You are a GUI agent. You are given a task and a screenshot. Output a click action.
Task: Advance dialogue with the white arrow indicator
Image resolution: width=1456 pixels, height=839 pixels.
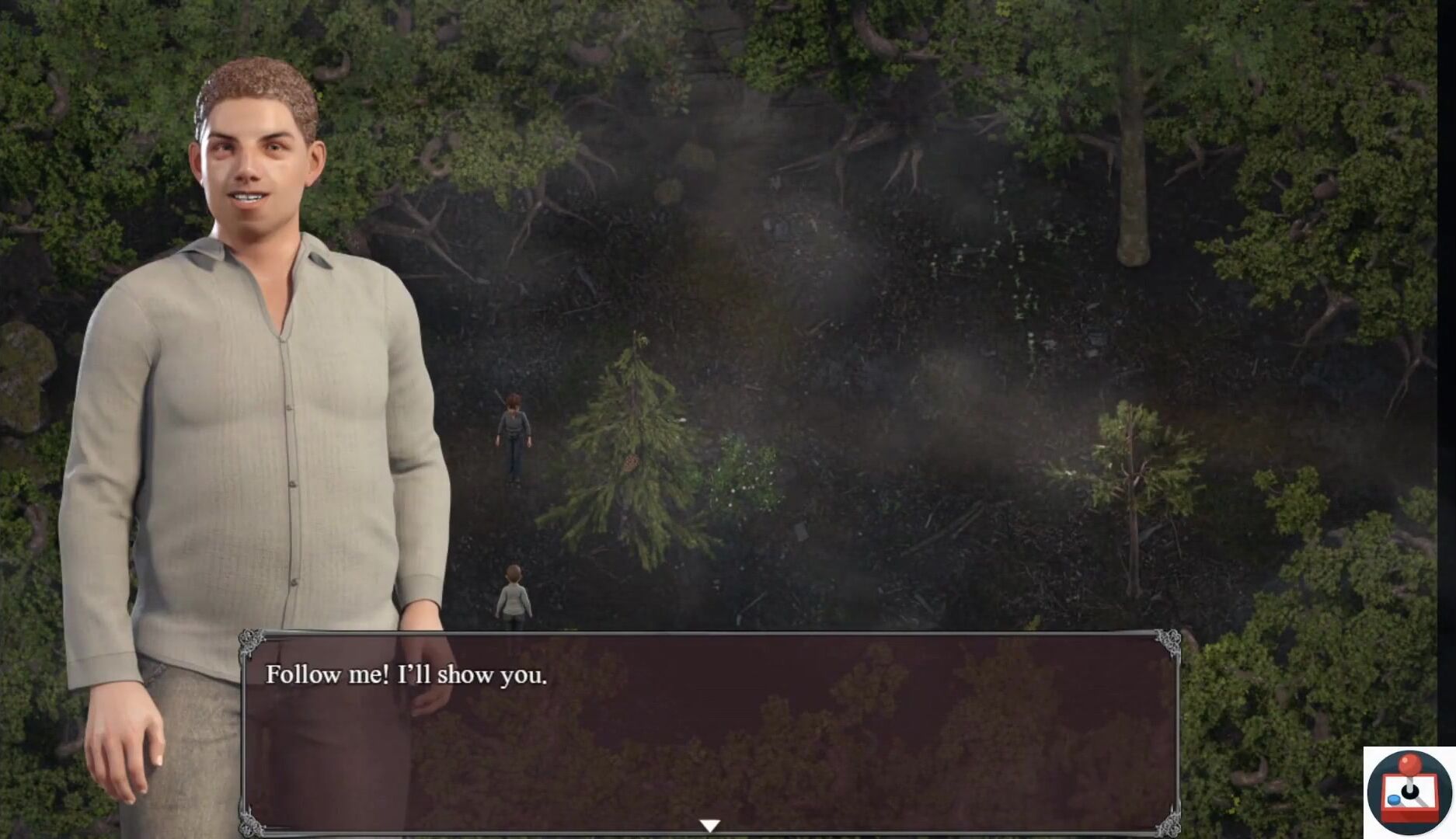click(709, 825)
